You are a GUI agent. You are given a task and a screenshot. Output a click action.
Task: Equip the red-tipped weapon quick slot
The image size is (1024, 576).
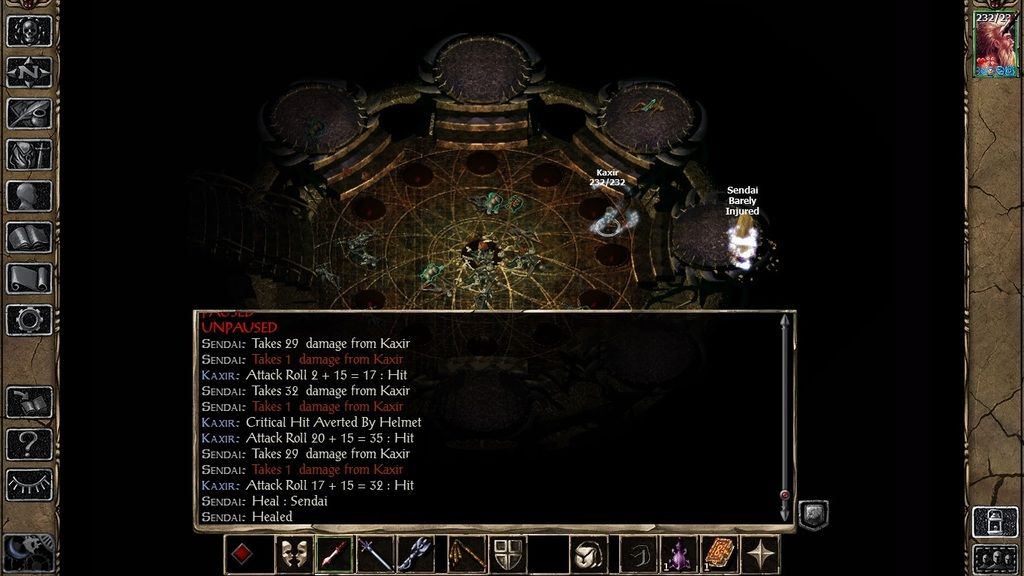click(x=335, y=554)
